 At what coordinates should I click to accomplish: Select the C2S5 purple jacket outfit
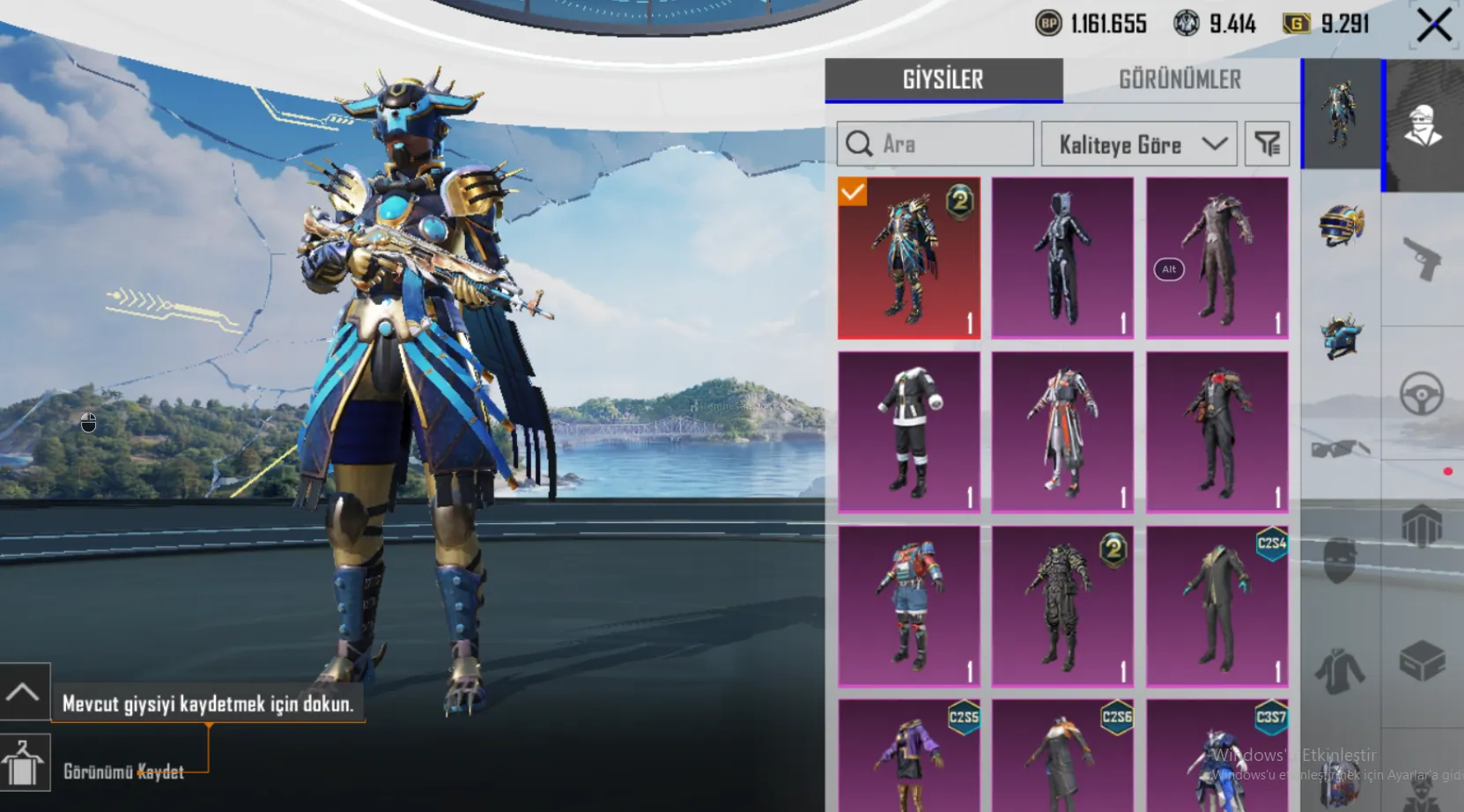point(909,757)
